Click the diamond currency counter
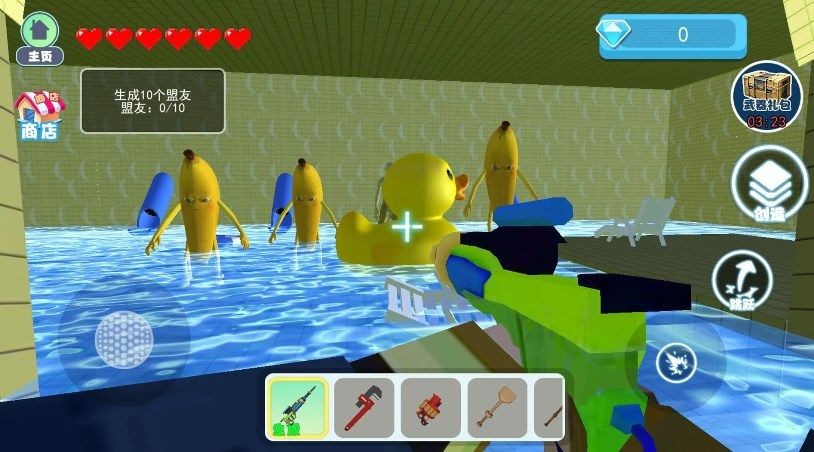814x452 pixels. pyautogui.click(x=672, y=35)
